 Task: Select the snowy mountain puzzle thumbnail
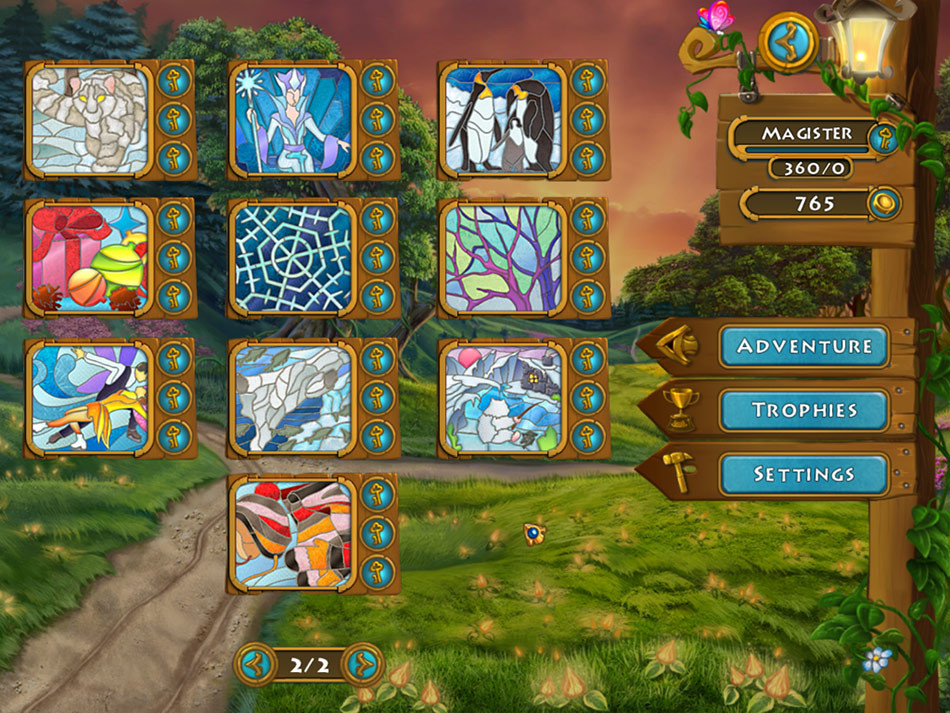(293, 397)
